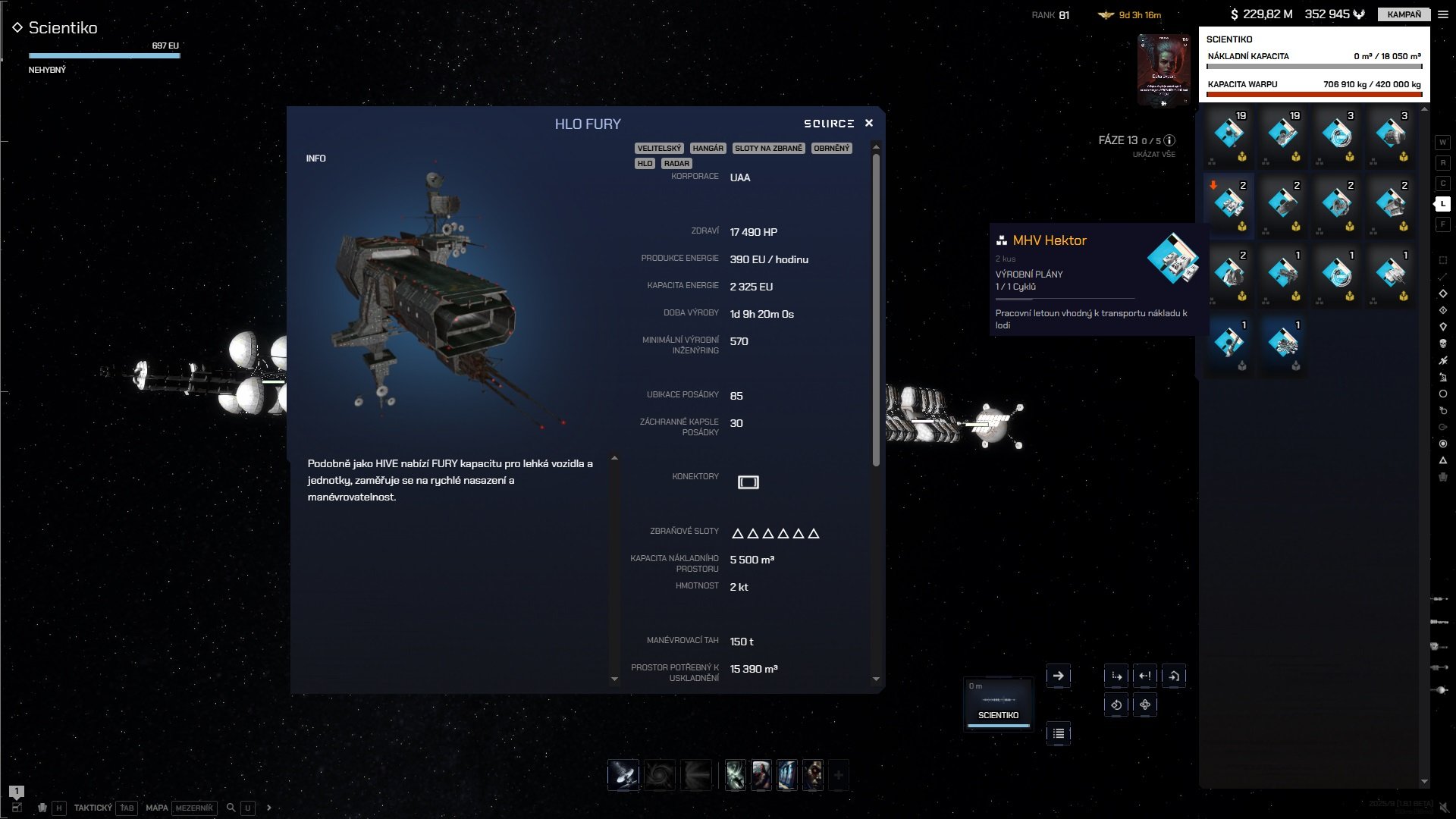The image size is (1456, 819).
Task: Click the VELITELSKÝ tag
Action: pos(659,149)
